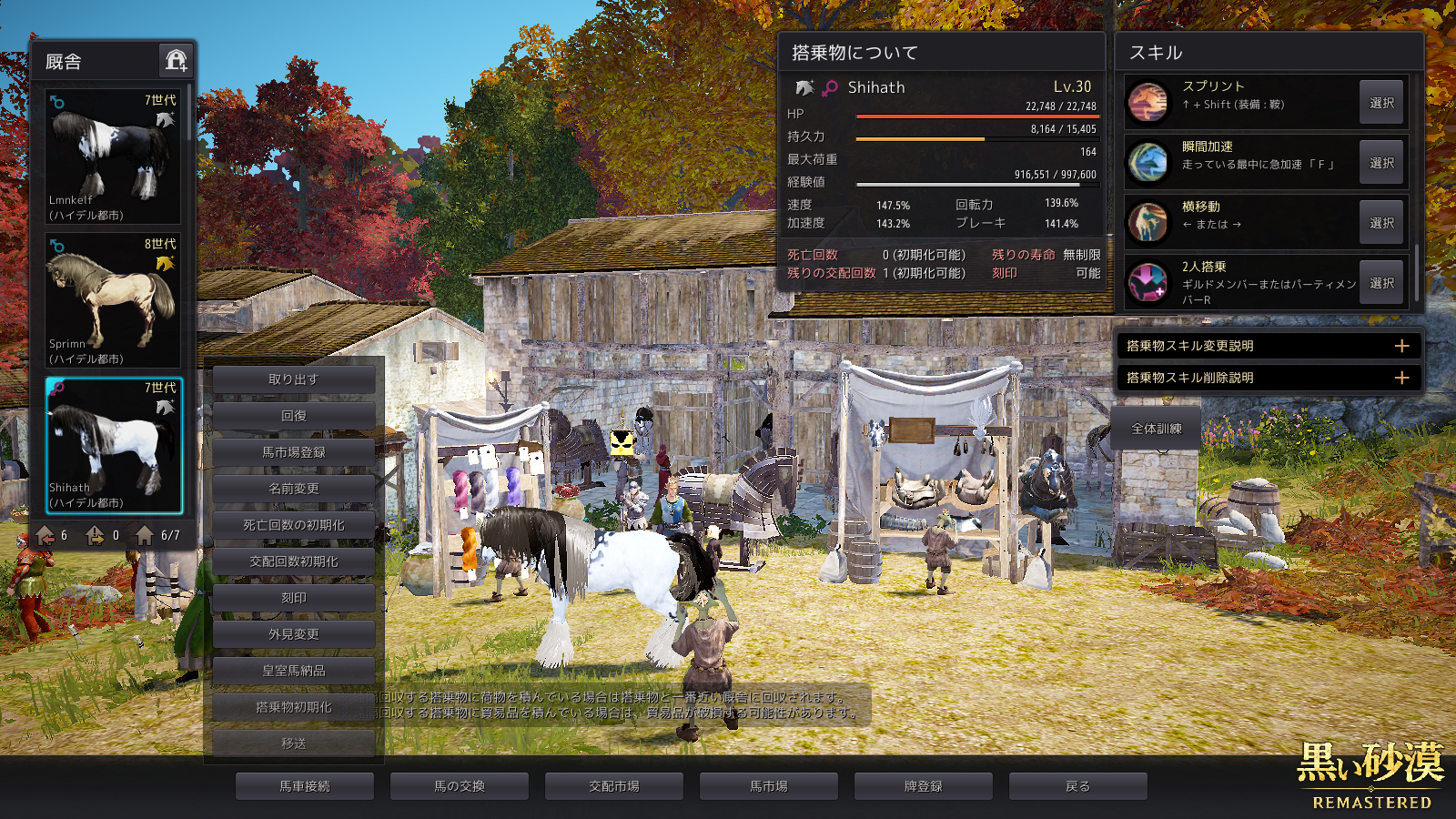Open the 馬市場 horse market

pyautogui.click(x=769, y=786)
